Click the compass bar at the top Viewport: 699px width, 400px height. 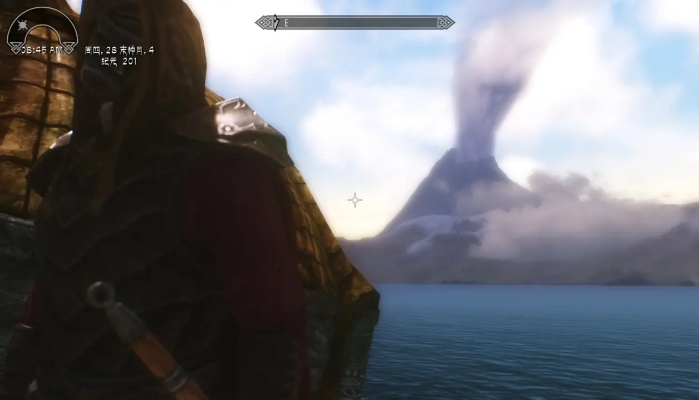(x=354, y=21)
